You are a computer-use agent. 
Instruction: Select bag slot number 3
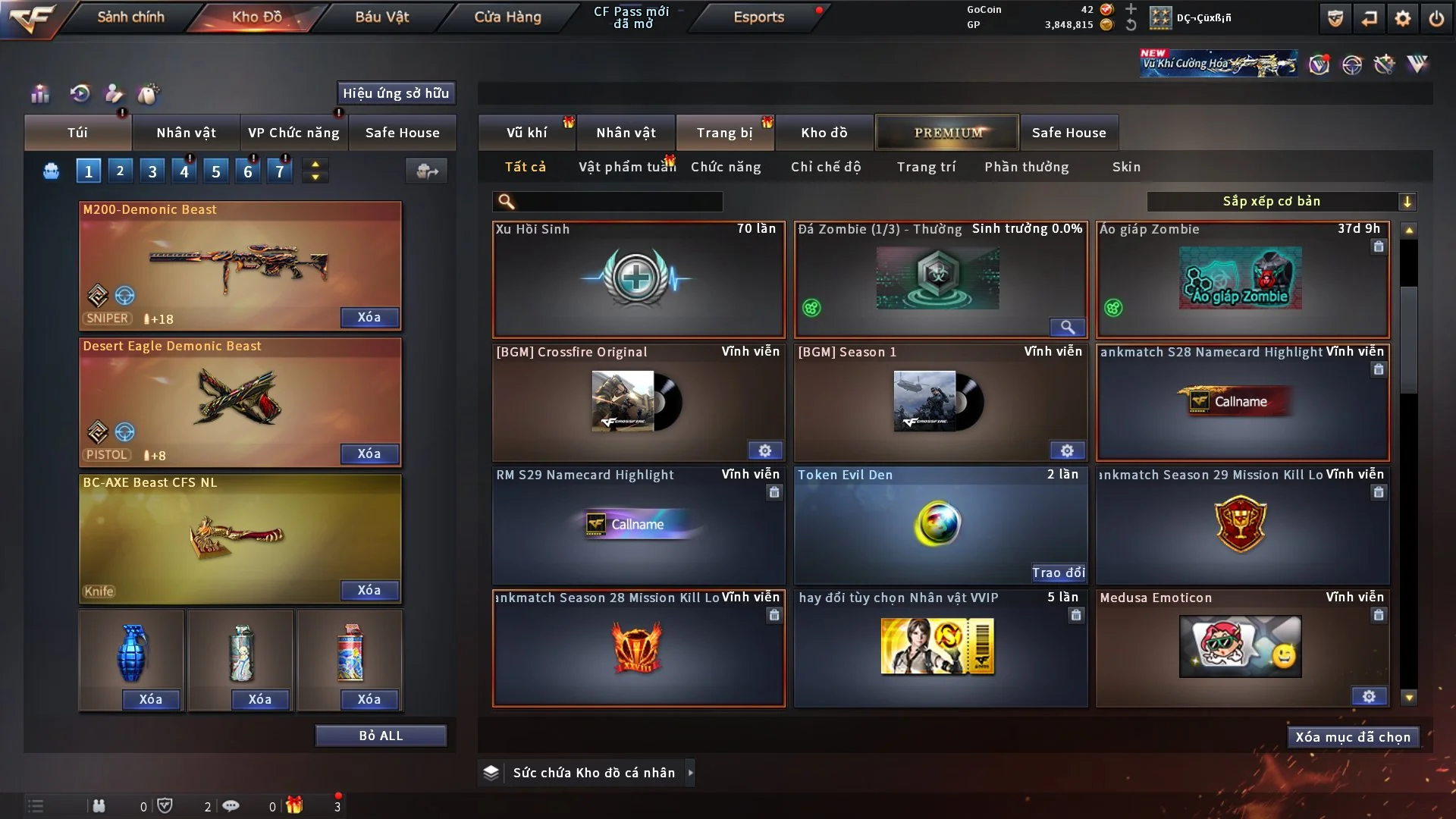[x=152, y=171]
